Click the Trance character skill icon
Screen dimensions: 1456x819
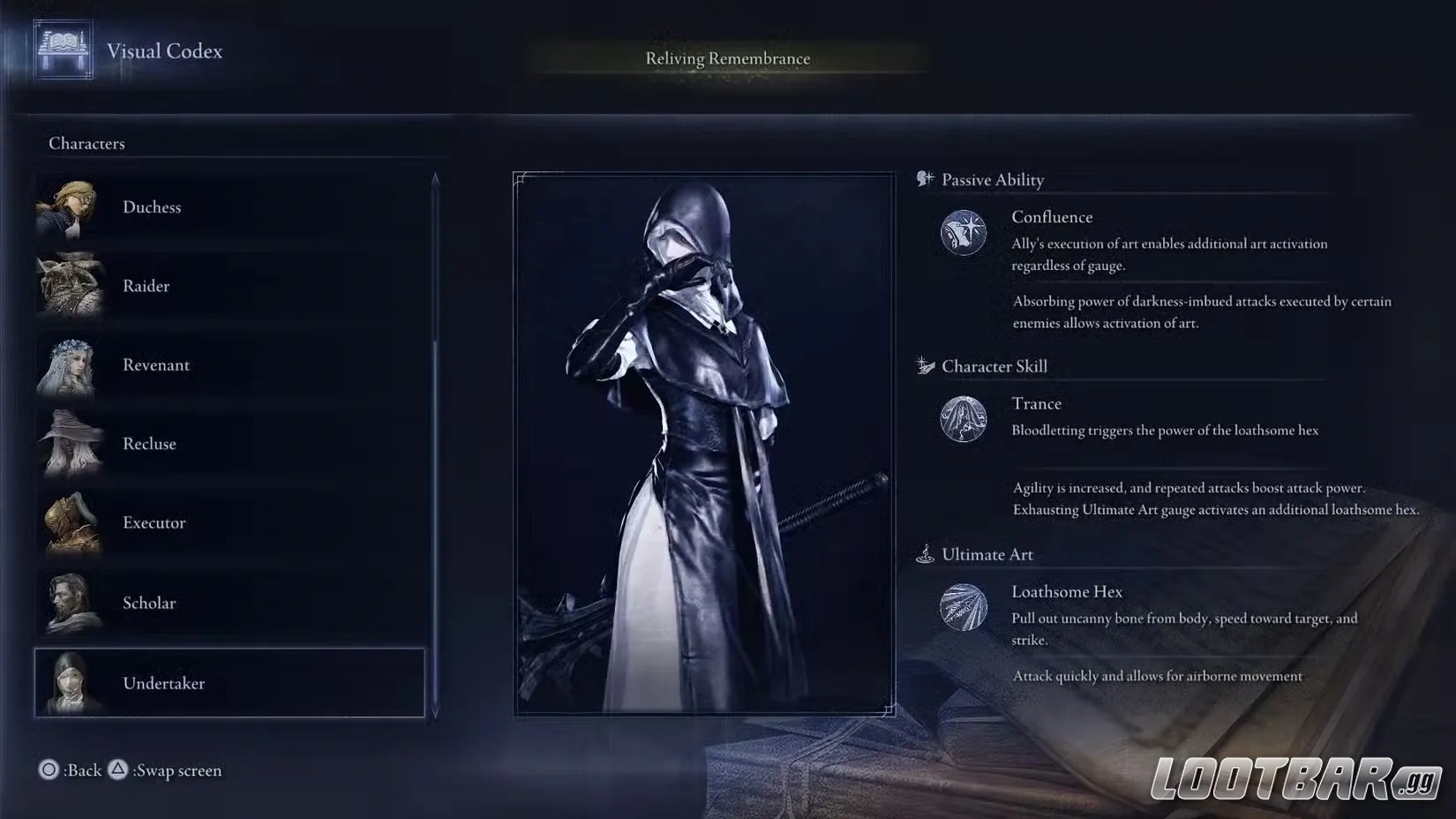click(964, 420)
